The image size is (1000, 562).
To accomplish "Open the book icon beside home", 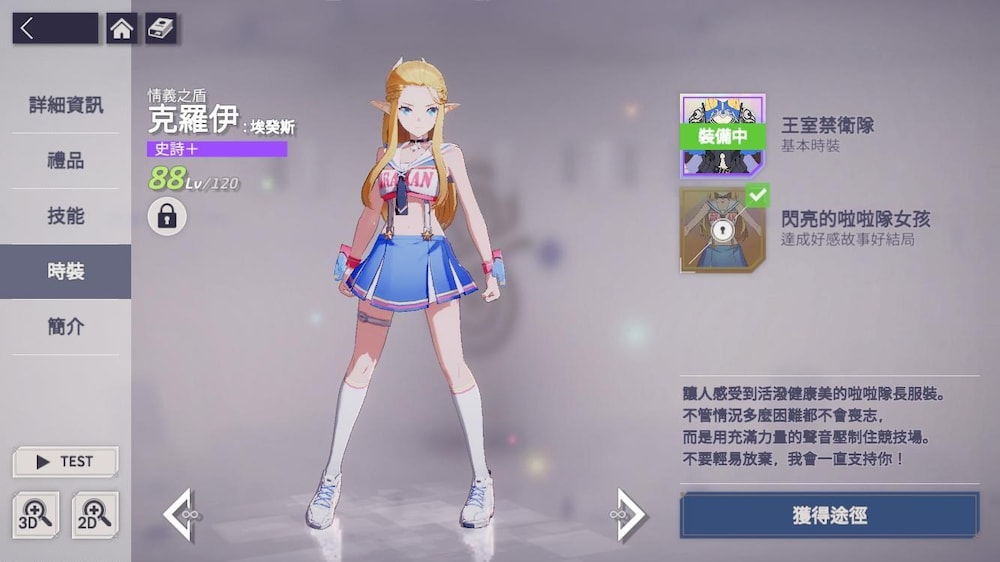I will pos(161,28).
